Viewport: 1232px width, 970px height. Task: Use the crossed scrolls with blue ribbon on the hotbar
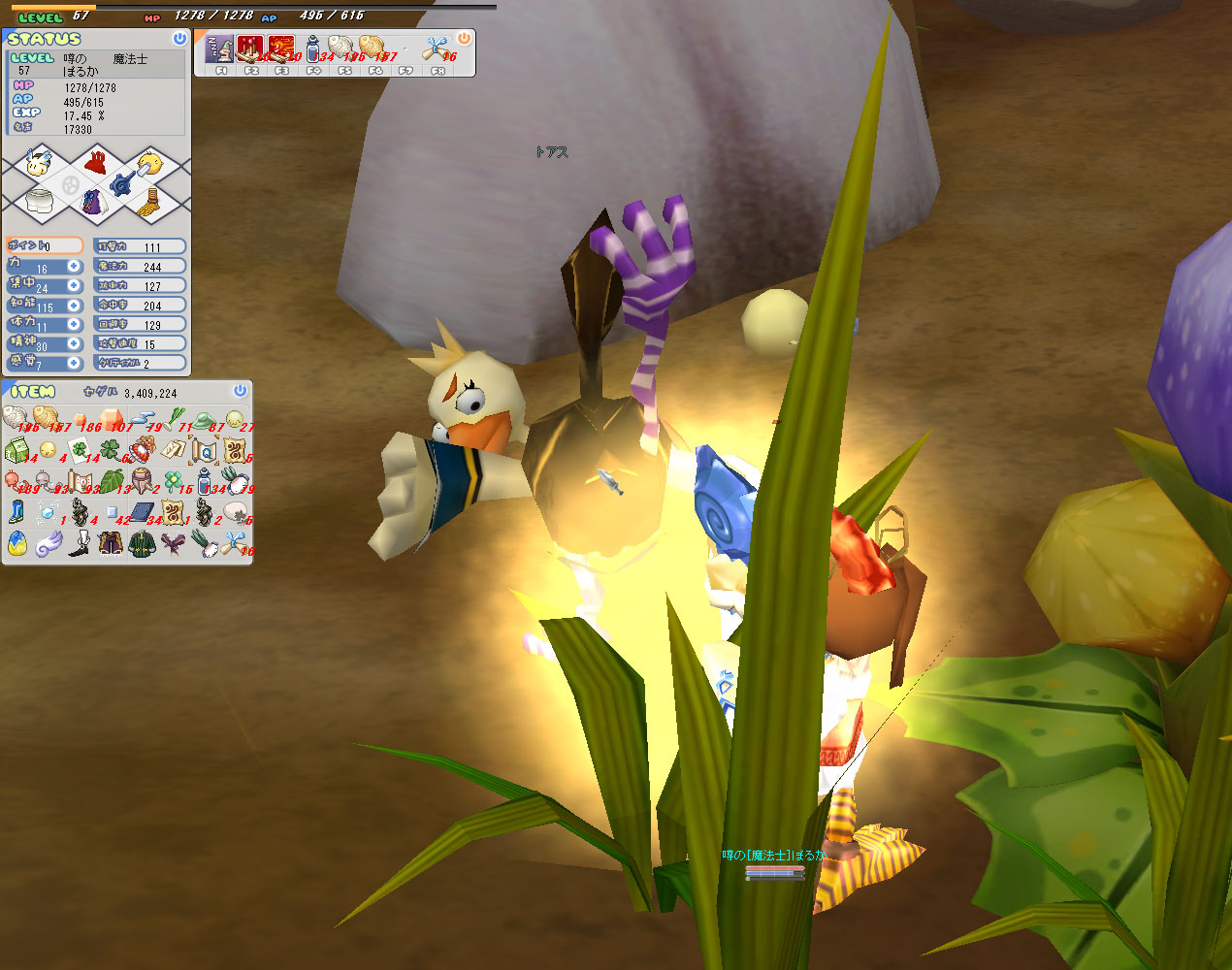(434, 48)
